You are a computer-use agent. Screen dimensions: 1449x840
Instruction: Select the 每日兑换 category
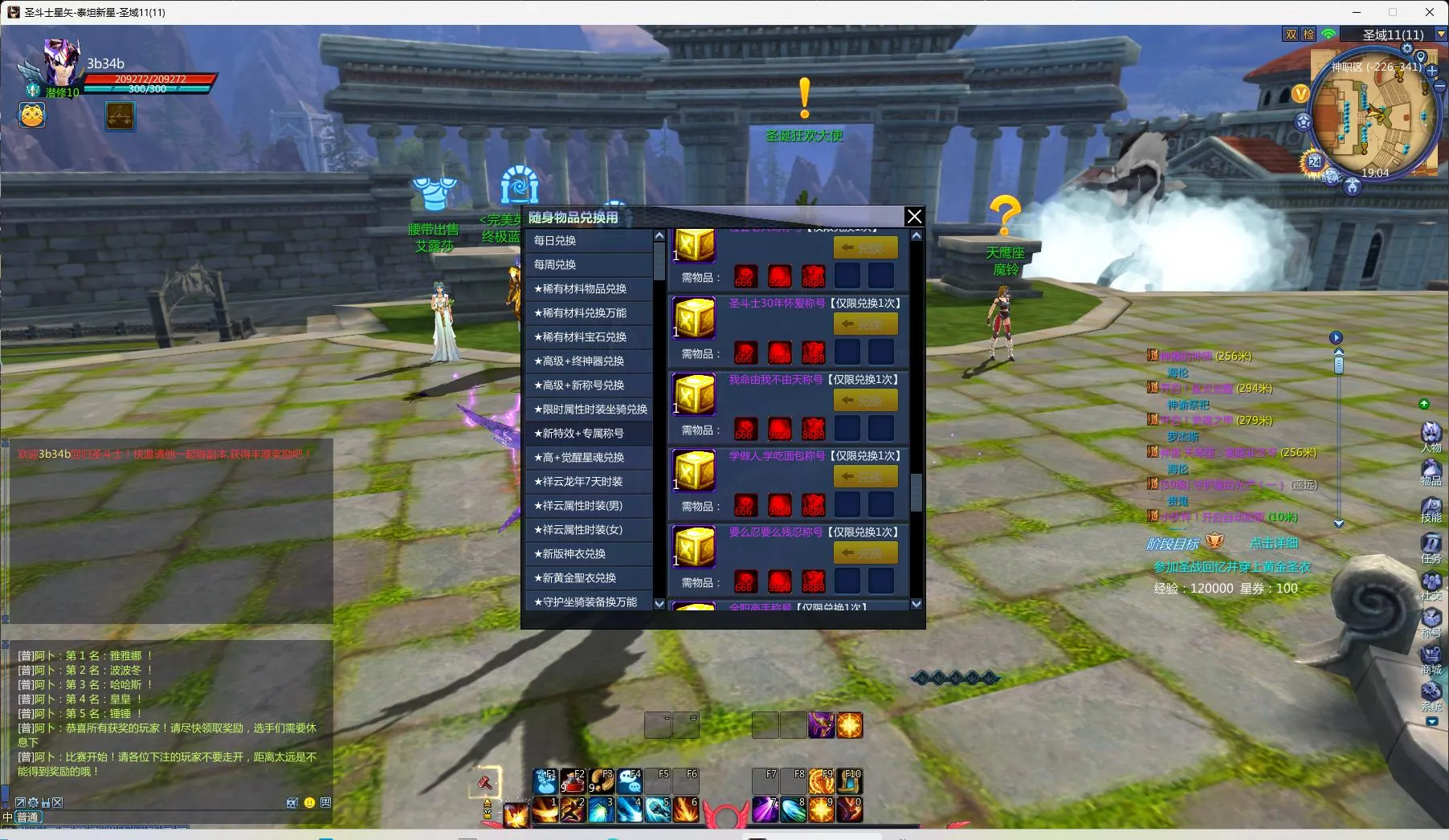[x=588, y=241]
